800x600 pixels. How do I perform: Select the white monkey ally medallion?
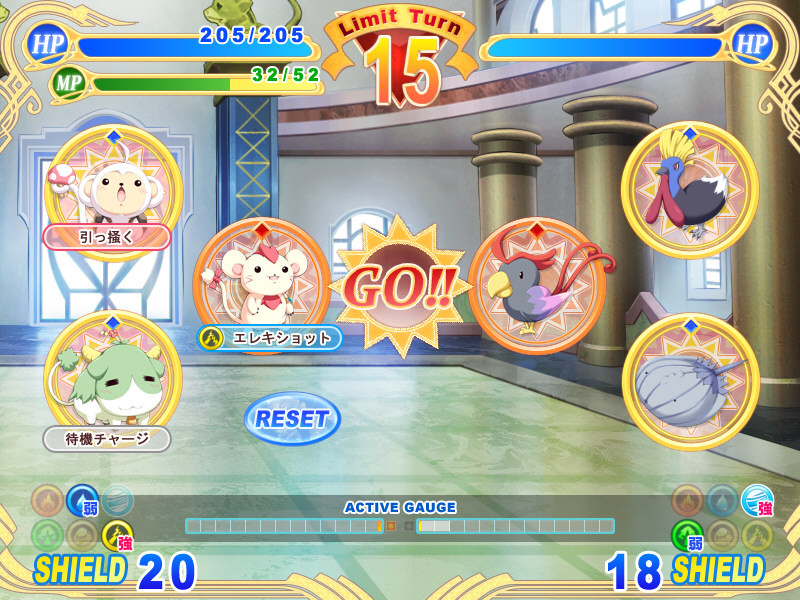coord(112,189)
